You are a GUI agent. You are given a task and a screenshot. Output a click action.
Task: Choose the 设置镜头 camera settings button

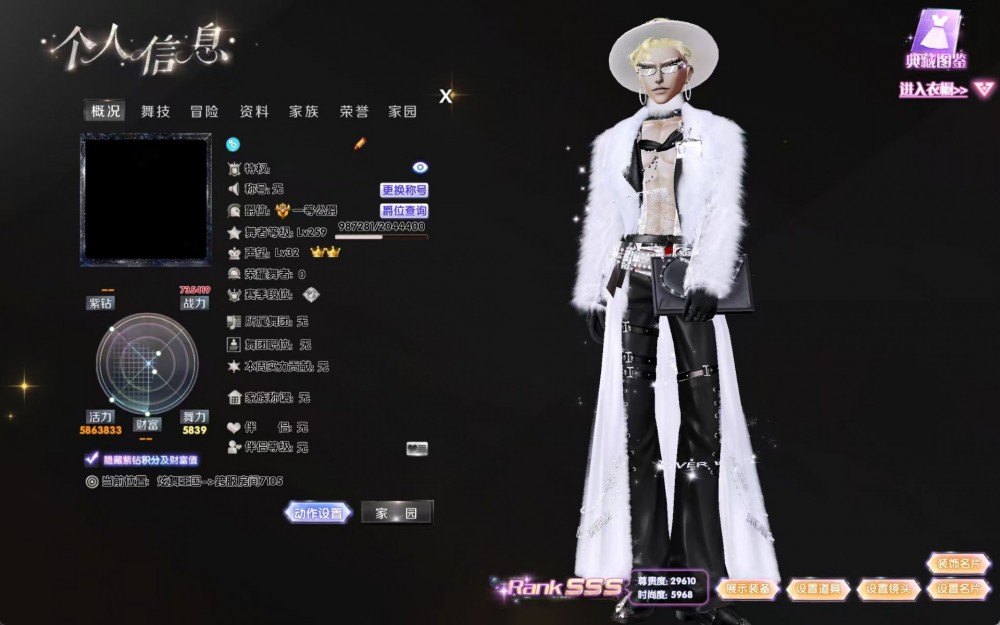(889, 589)
